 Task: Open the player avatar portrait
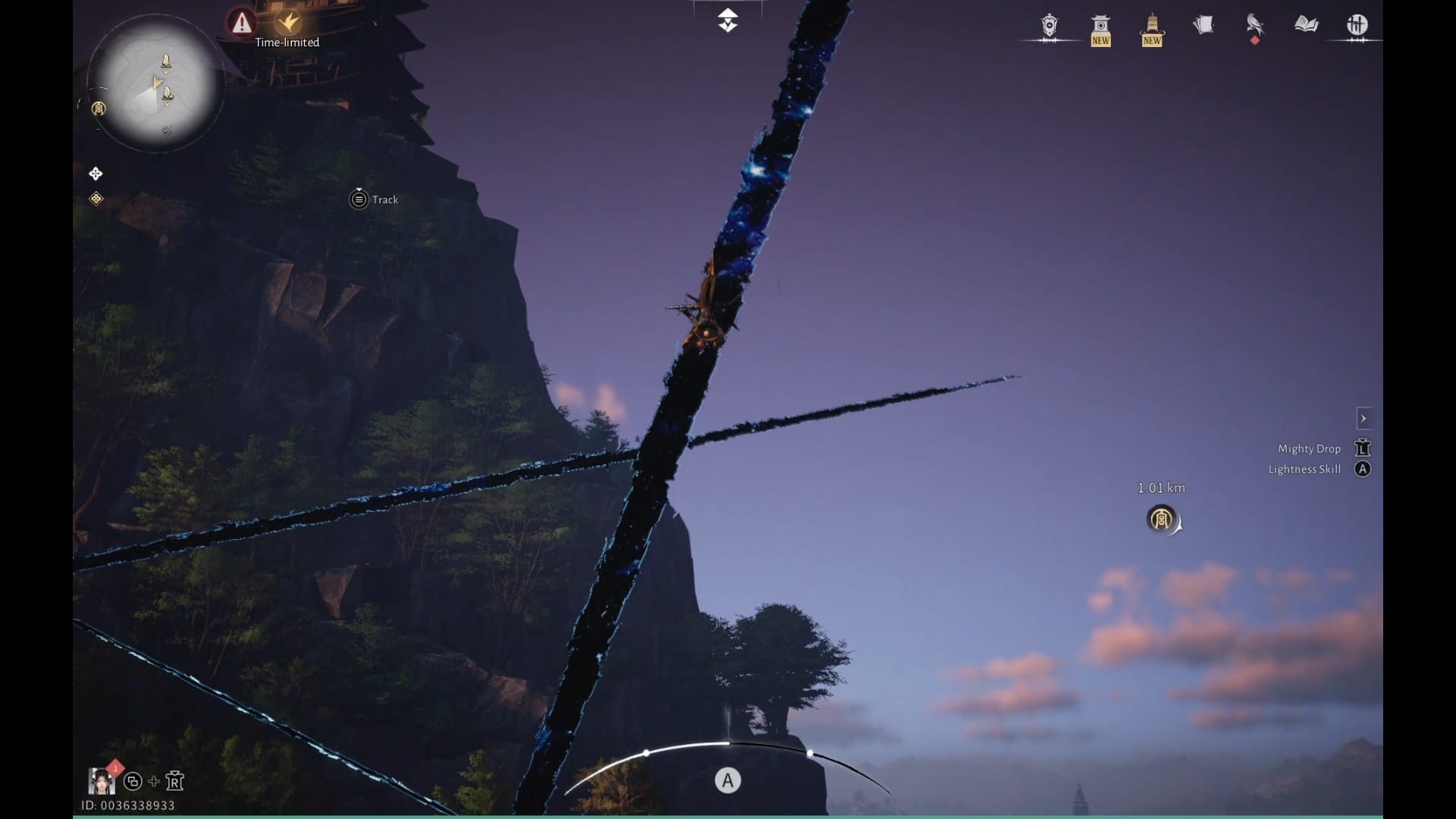pos(102,780)
